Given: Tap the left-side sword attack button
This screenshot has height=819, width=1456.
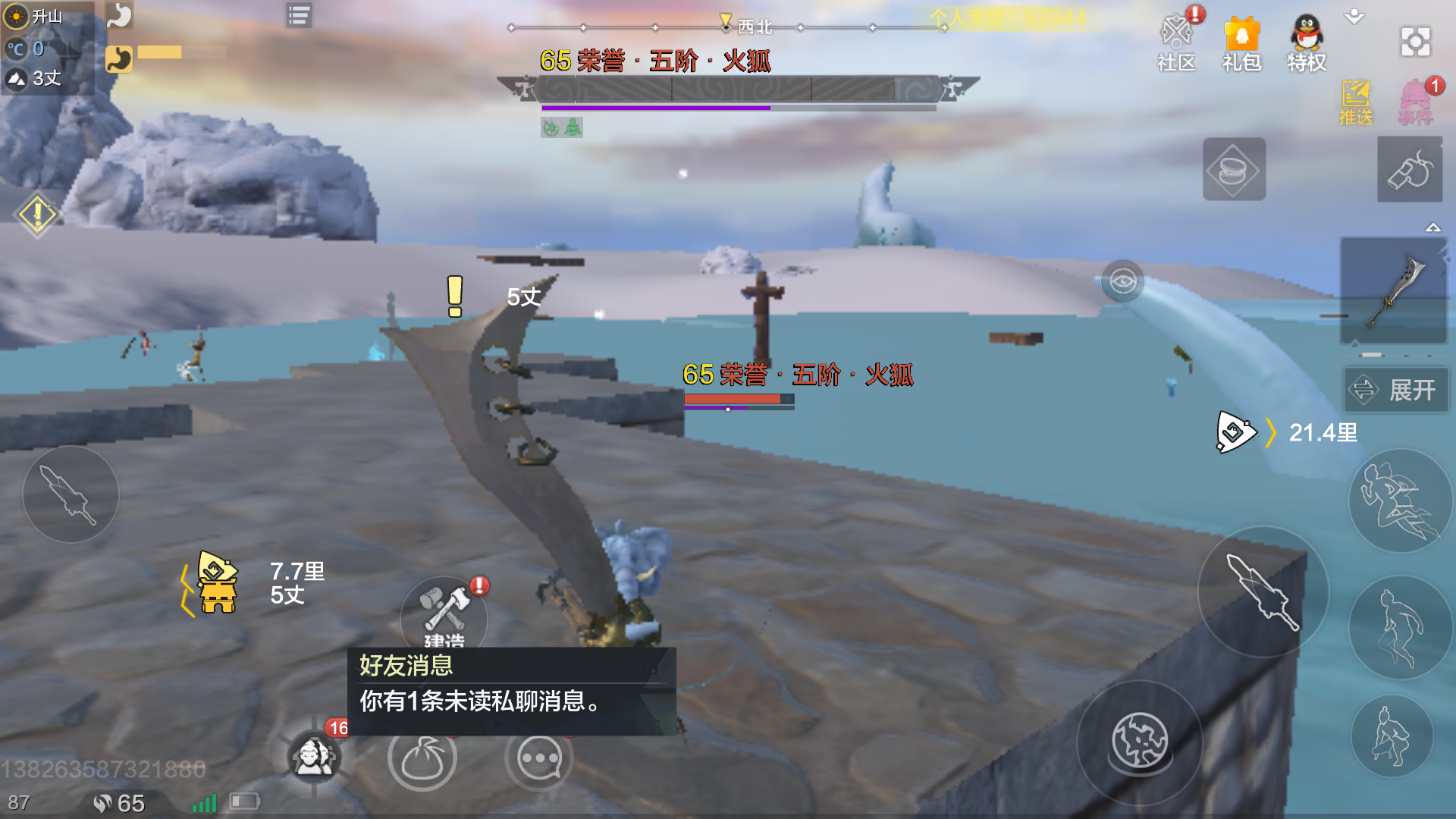Looking at the screenshot, I should [x=71, y=494].
